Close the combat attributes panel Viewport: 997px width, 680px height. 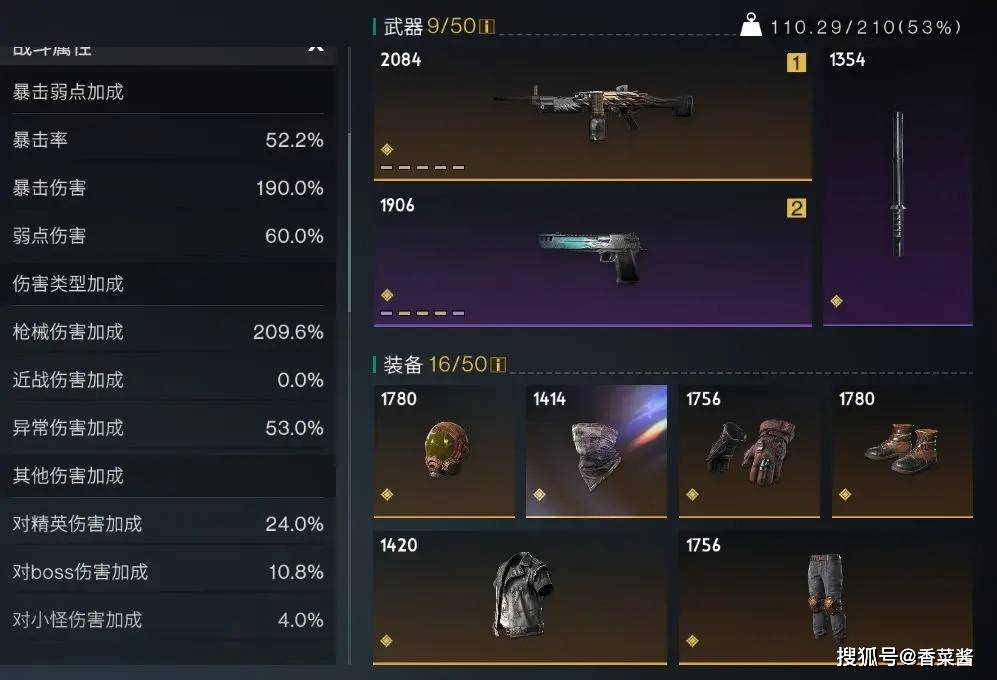[x=315, y=46]
